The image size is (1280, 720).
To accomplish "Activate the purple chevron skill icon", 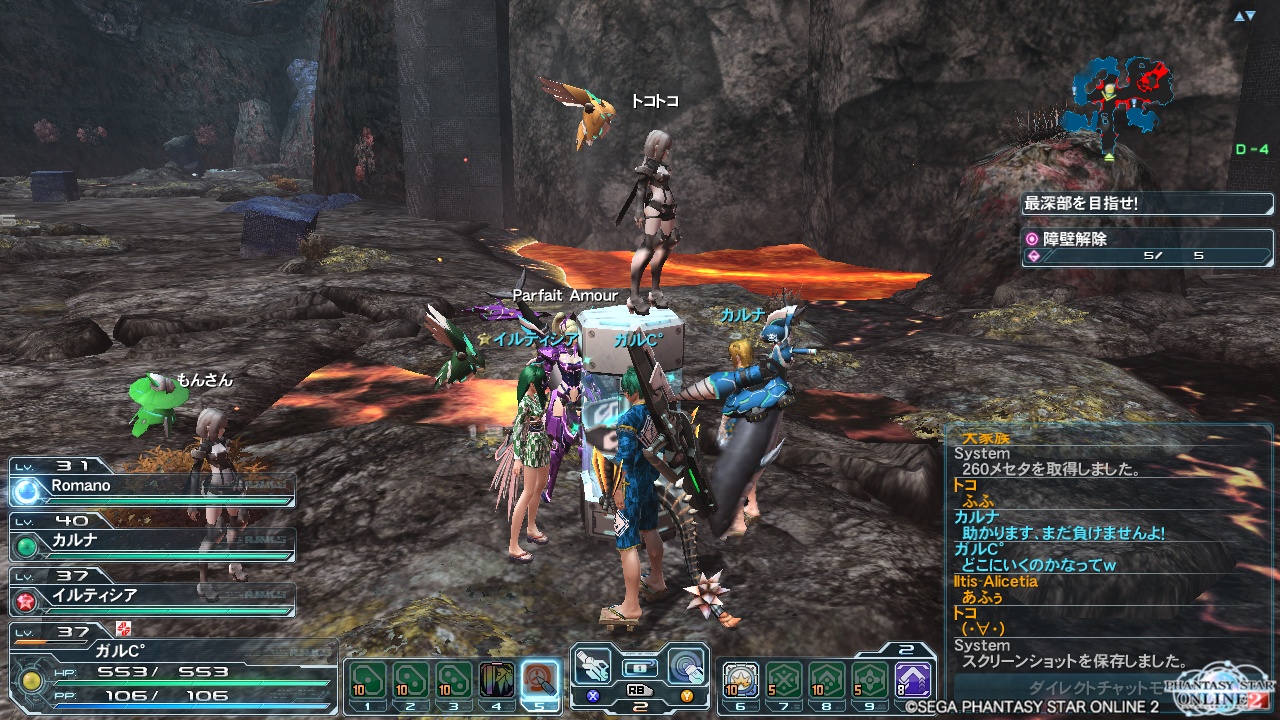I will pos(912,680).
